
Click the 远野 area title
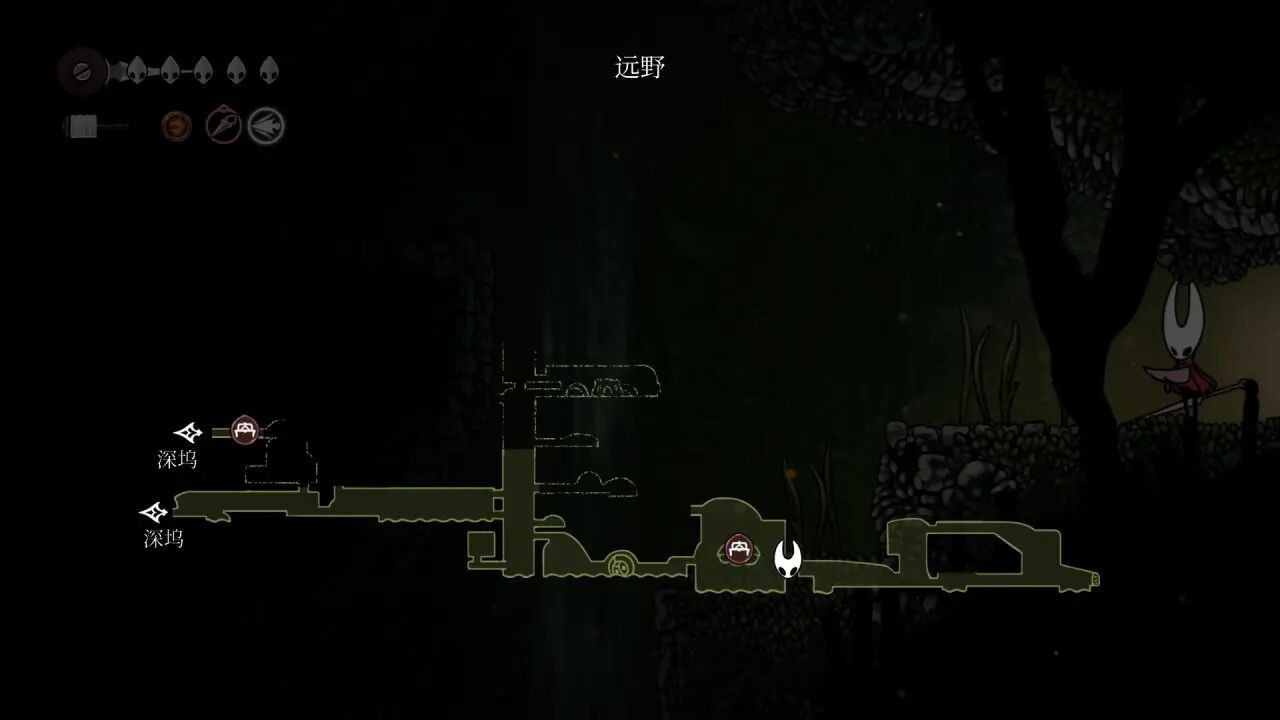[640, 68]
